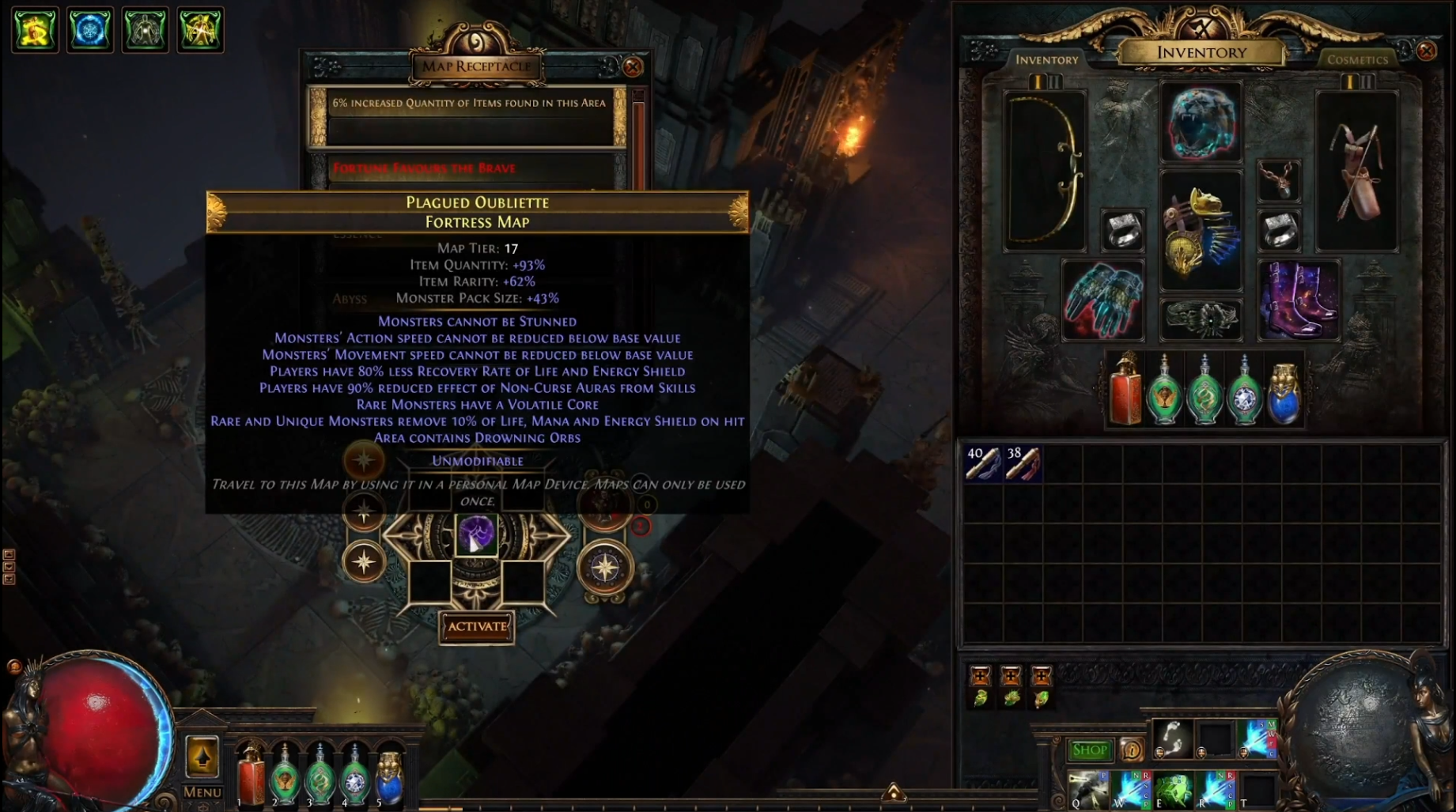Select the Inventory tab
This screenshot has height=812, width=1456.
tap(1046, 59)
